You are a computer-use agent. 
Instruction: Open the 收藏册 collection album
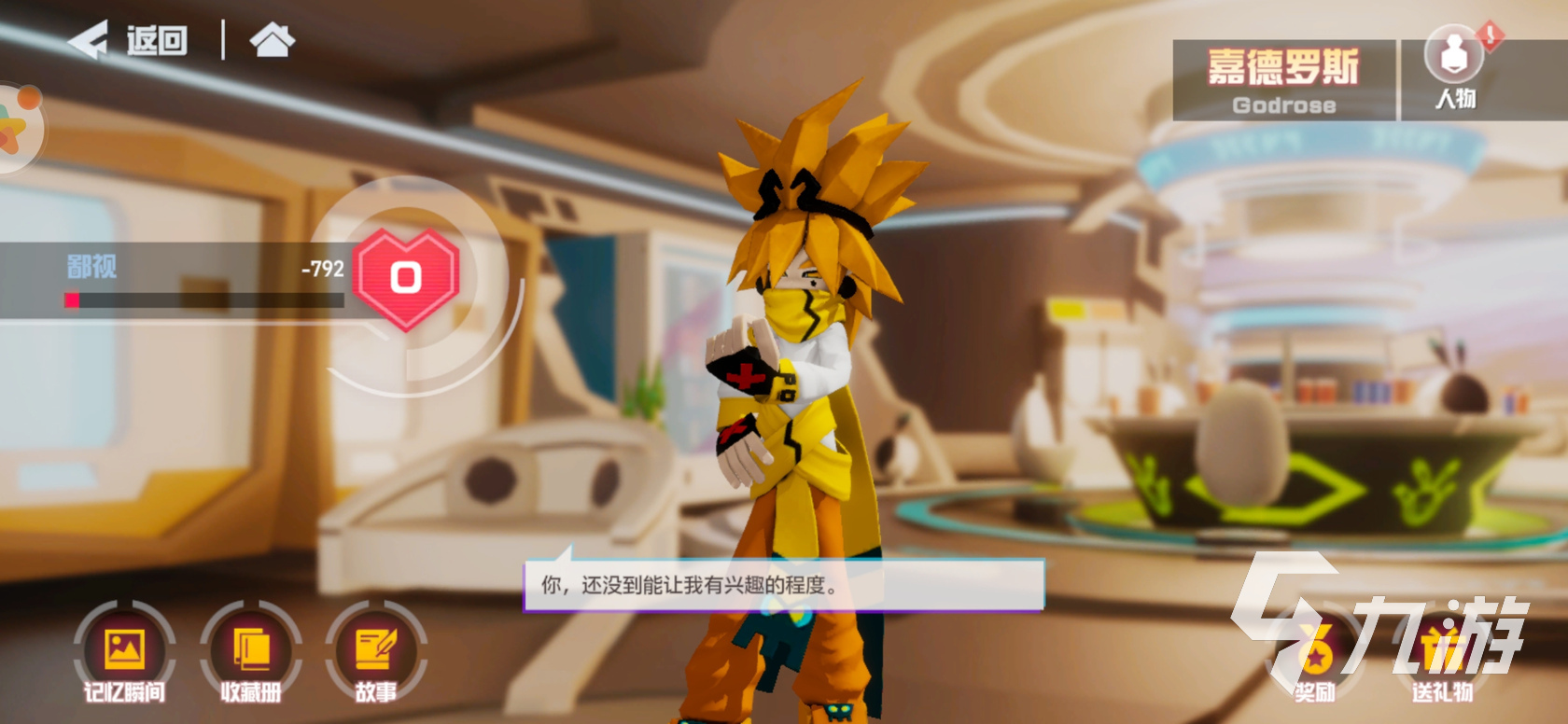tap(250, 653)
